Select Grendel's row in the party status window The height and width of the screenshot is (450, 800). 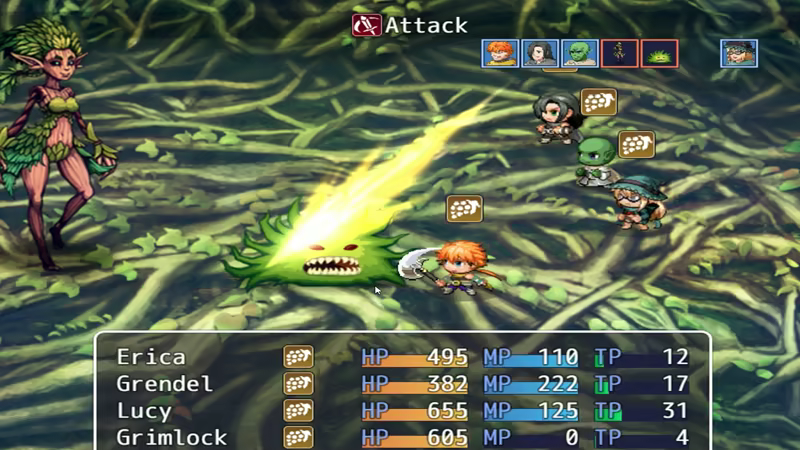pyautogui.click(x=400, y=384)
